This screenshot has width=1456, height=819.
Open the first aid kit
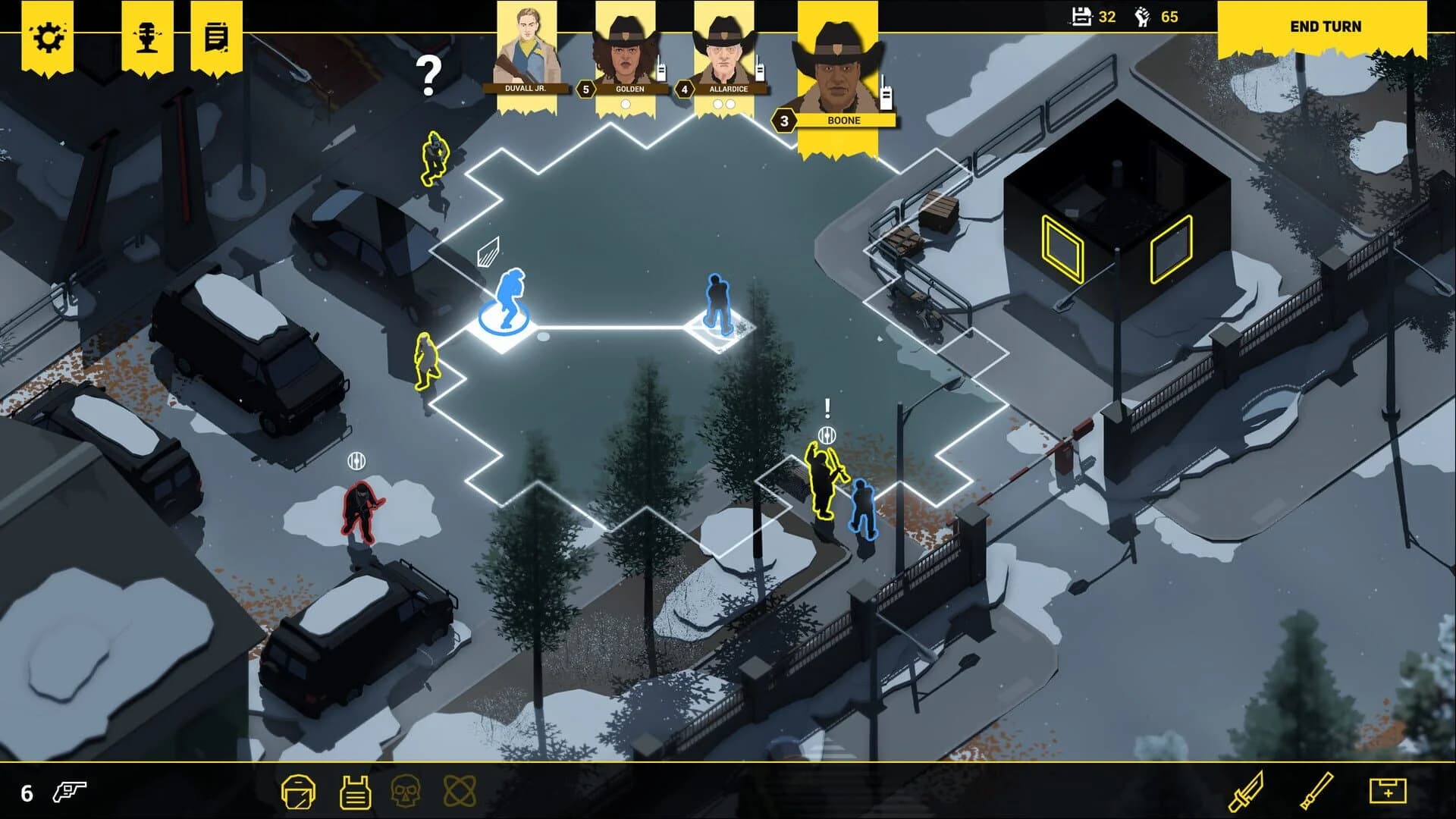coord(1389,791)
